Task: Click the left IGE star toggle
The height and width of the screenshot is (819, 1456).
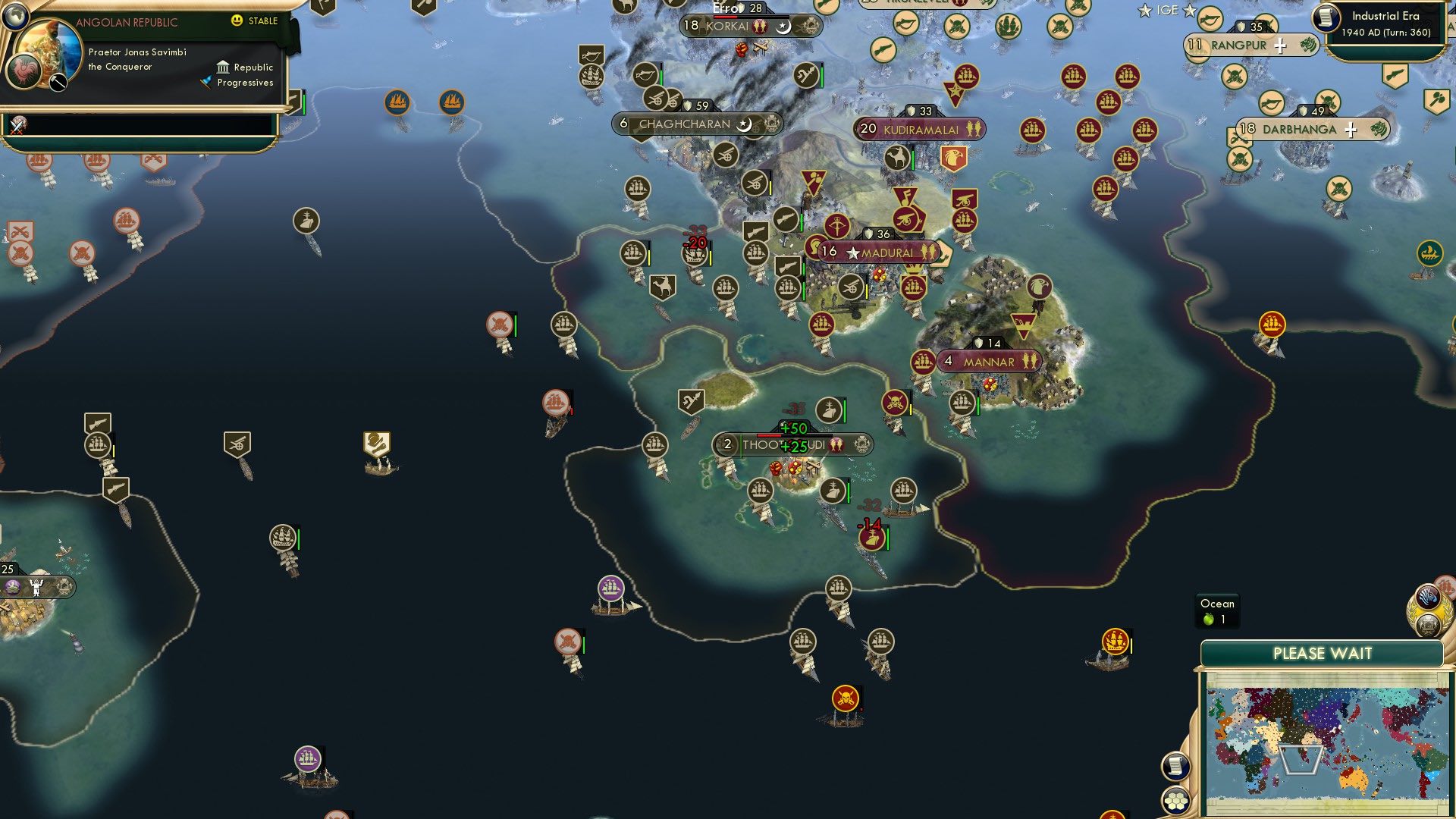Action: pyautogui.click(x=1144, y=10)
